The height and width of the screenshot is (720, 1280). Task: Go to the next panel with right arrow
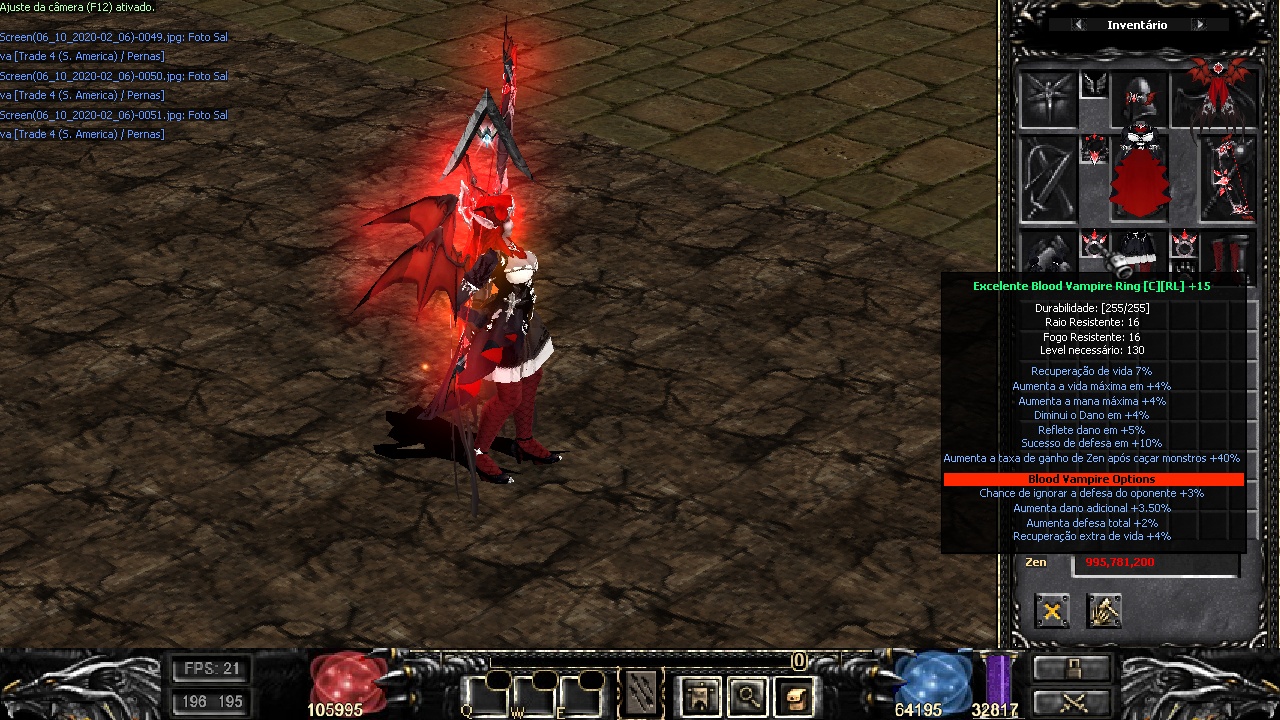tap(1199, 25)
